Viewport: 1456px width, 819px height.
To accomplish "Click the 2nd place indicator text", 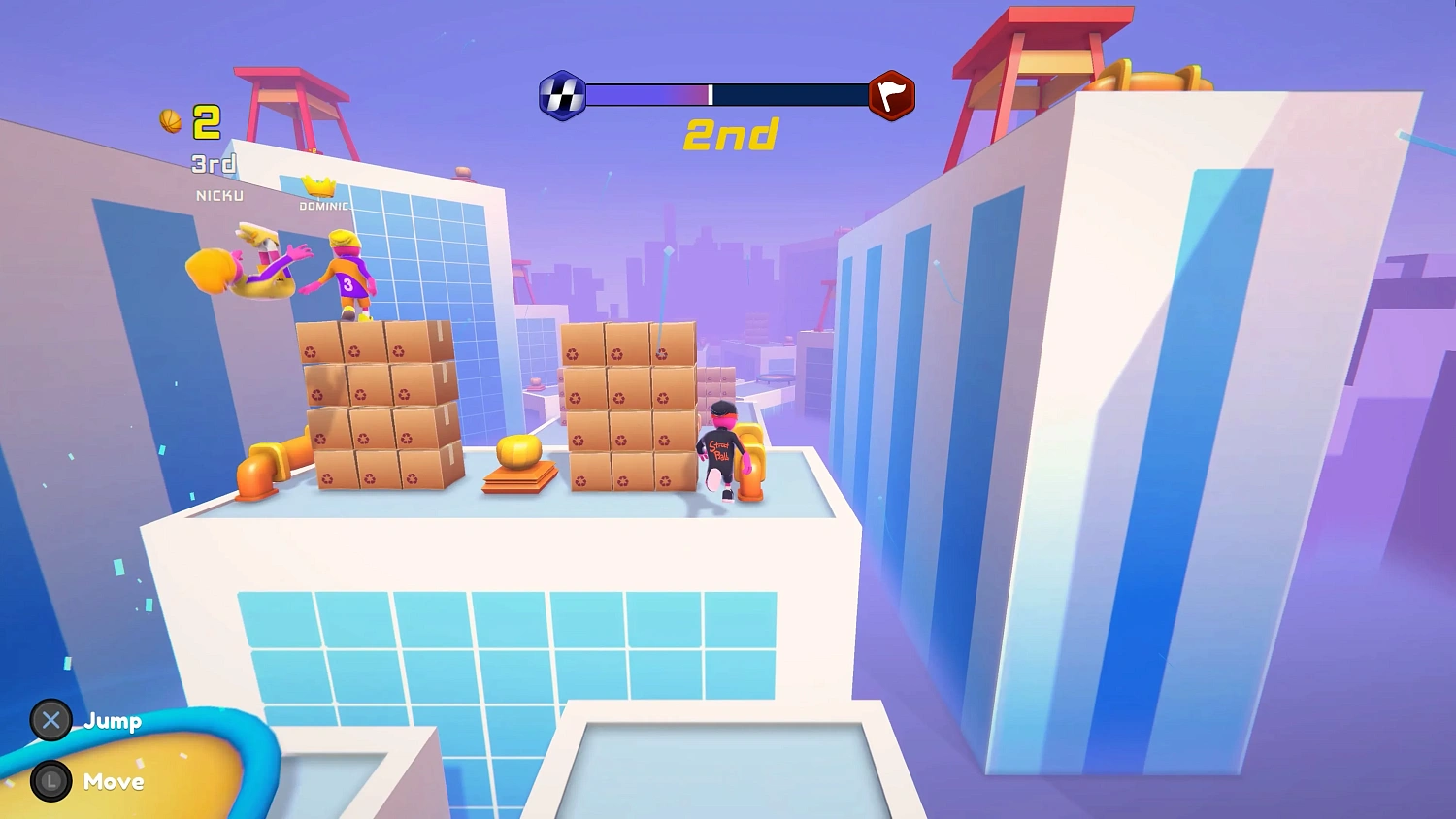I will (x=733, y=135).
